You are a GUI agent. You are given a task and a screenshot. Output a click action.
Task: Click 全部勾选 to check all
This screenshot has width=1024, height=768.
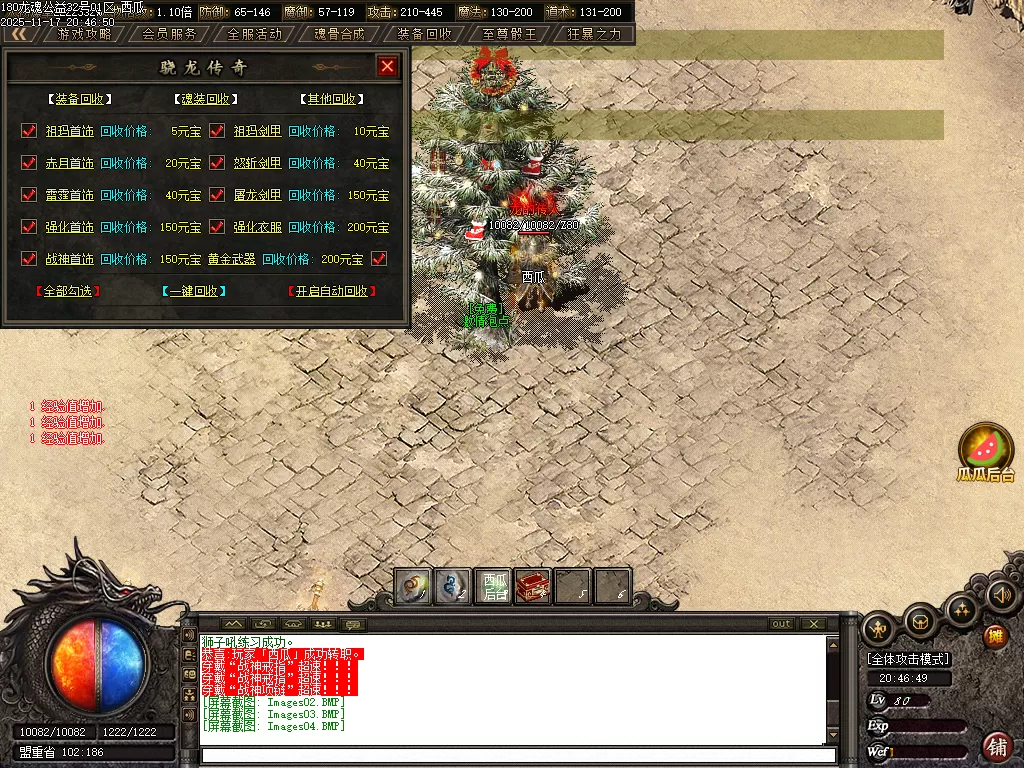[x=68, y=291]
